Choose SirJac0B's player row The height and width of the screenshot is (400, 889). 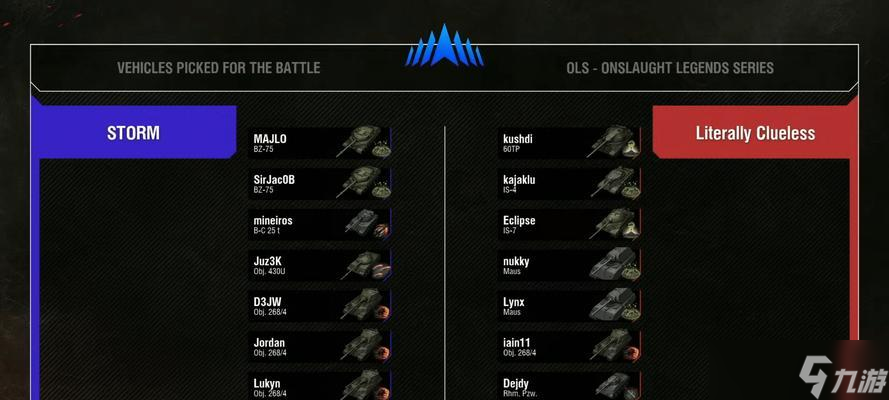pyautogui.click(x=319, y=183)
